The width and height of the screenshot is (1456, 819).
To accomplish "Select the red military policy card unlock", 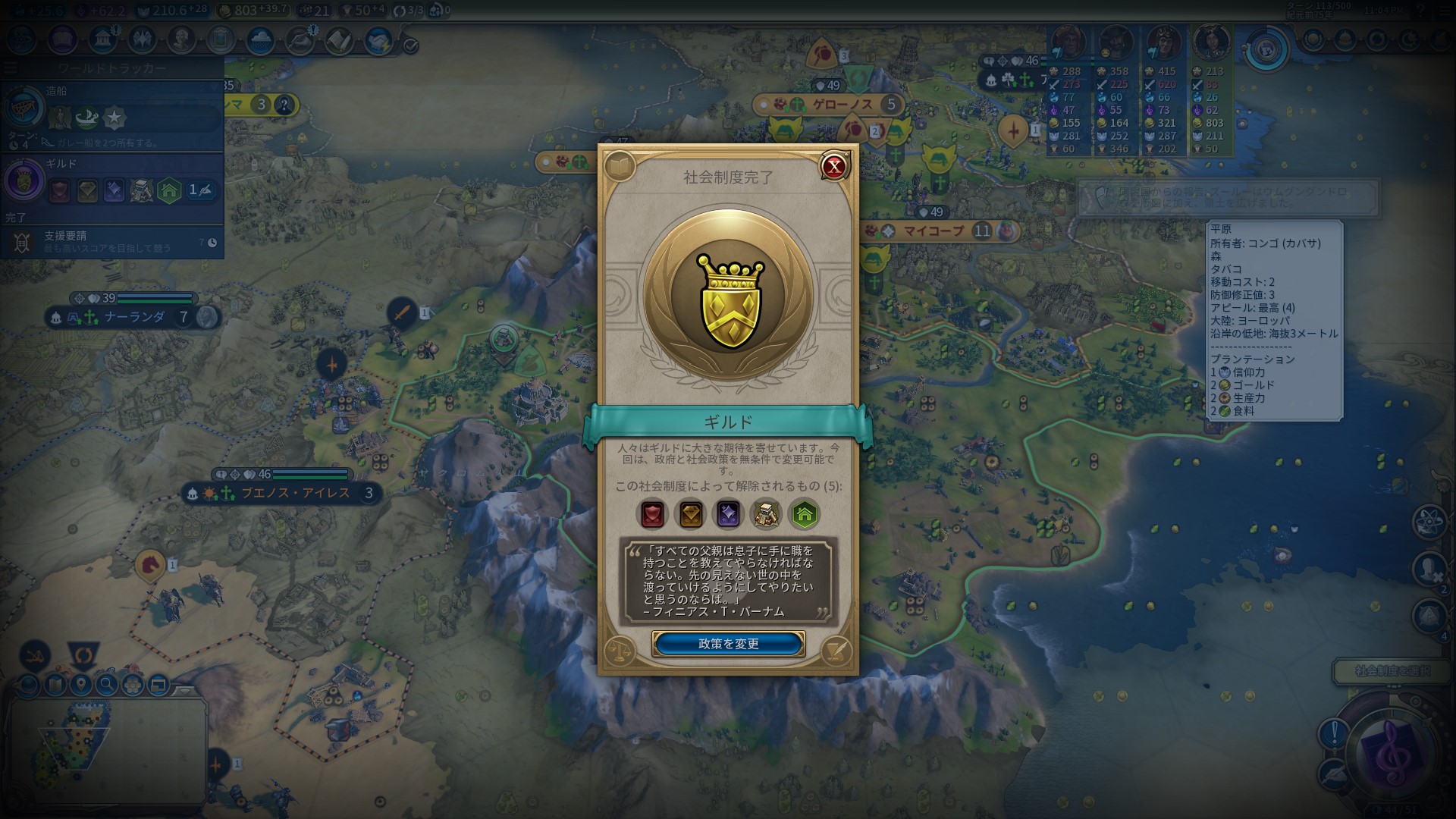I will [652, 514].
